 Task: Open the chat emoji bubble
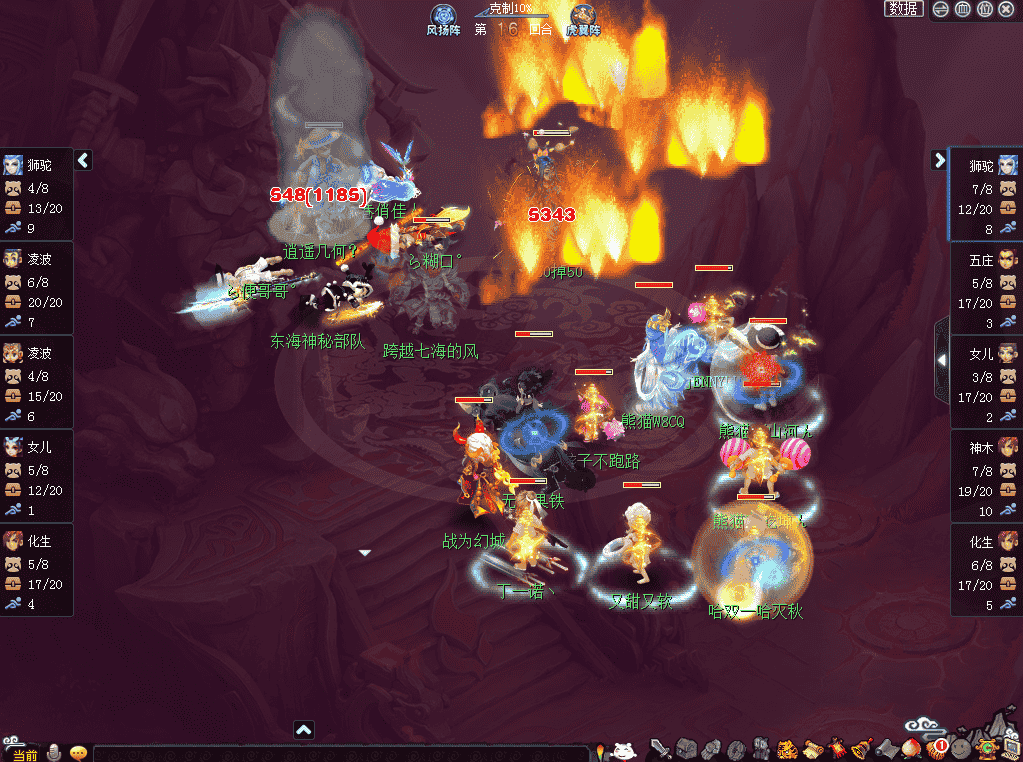pyautogui.click(x=78, y=753)
